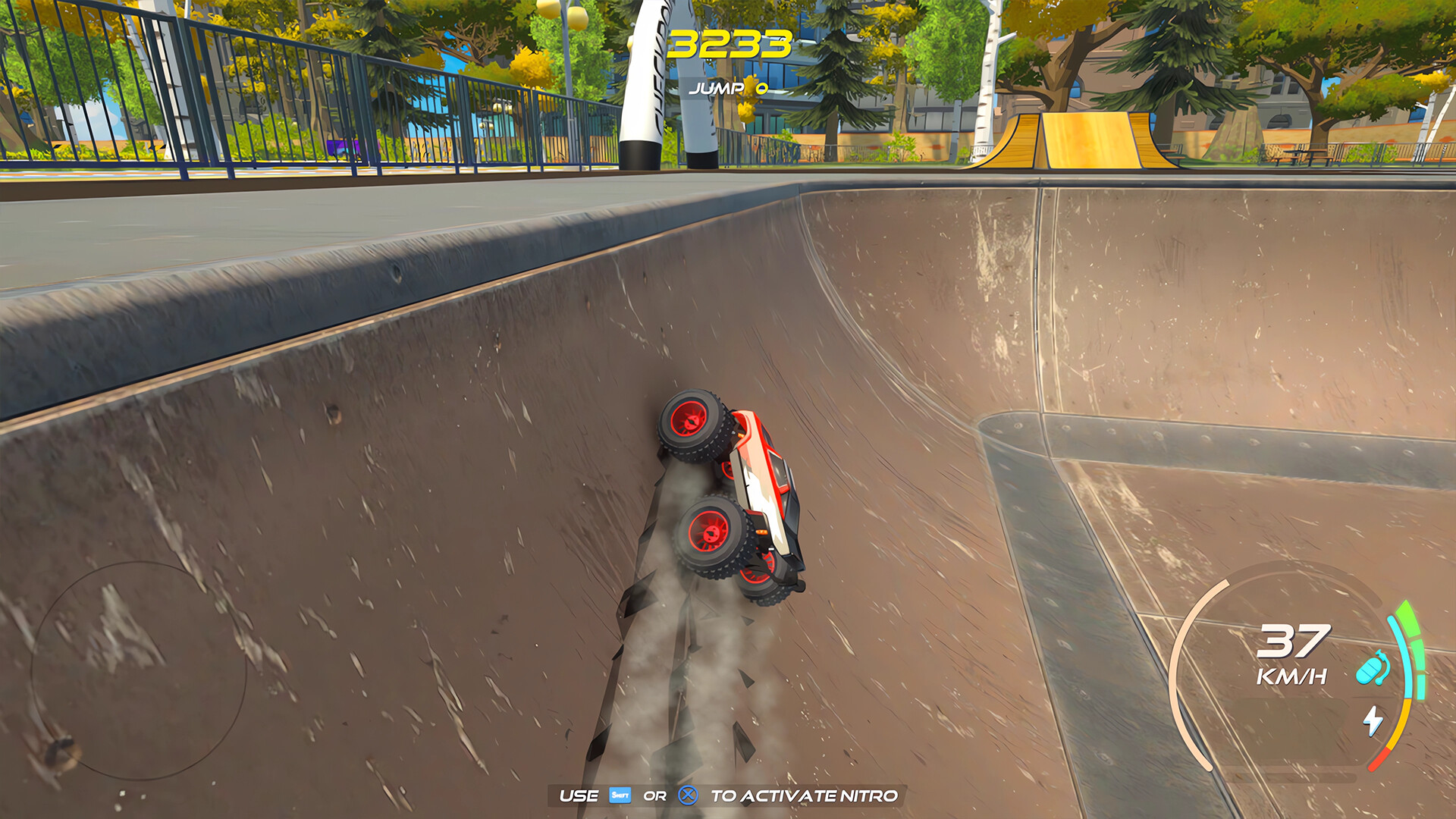Click the OR text between key prompts
Viewport: 1456px width, 819px height.
655,795
